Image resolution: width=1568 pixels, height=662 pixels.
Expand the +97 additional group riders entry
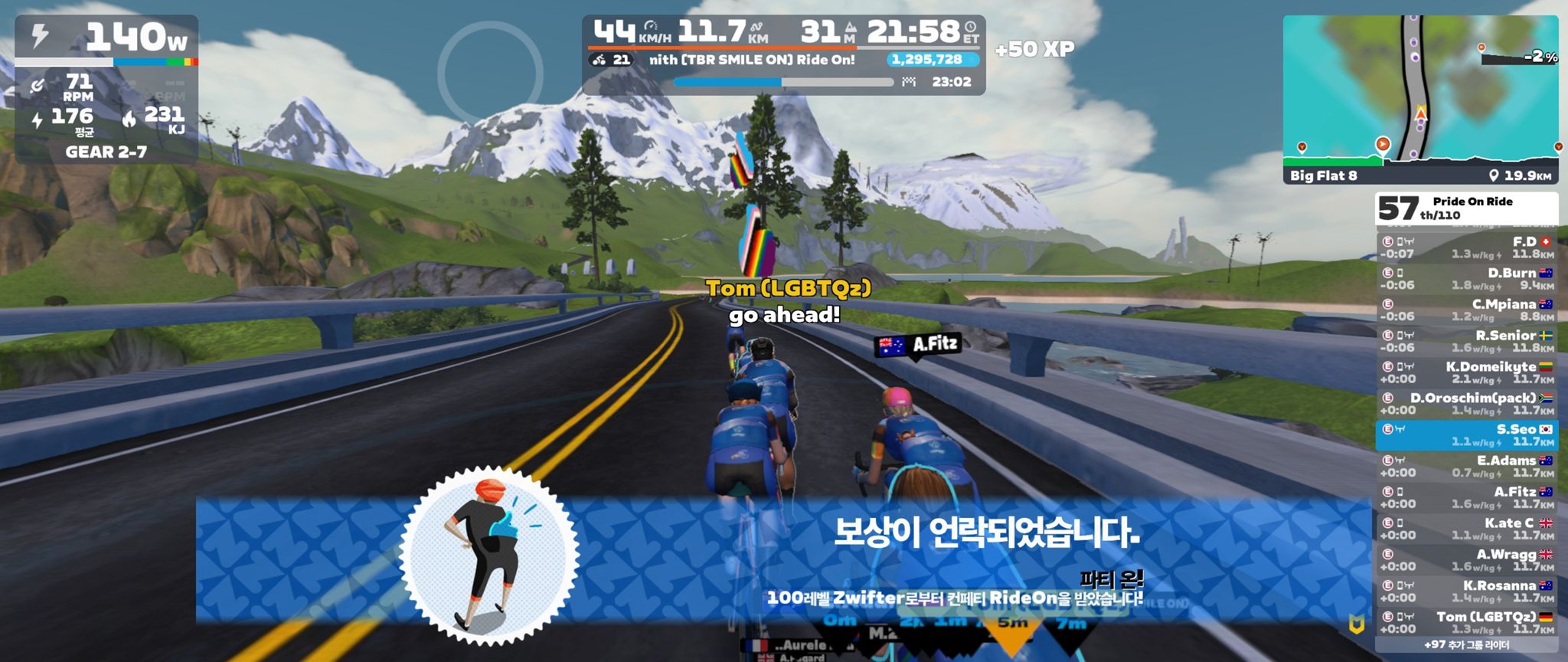[x=1466, y=645]
